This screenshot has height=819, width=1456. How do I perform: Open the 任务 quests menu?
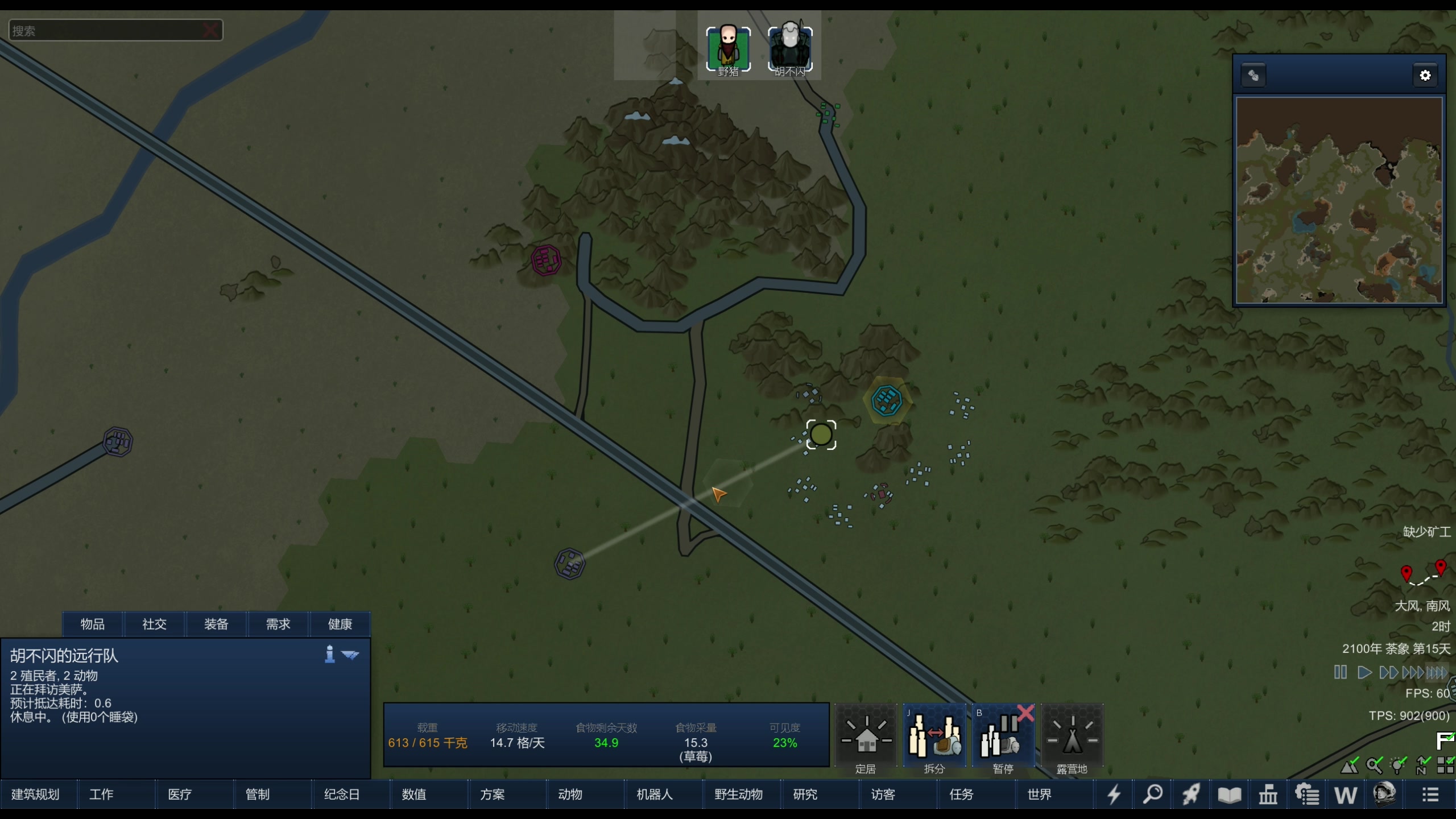pyautogui.click(x=961, y=795)
